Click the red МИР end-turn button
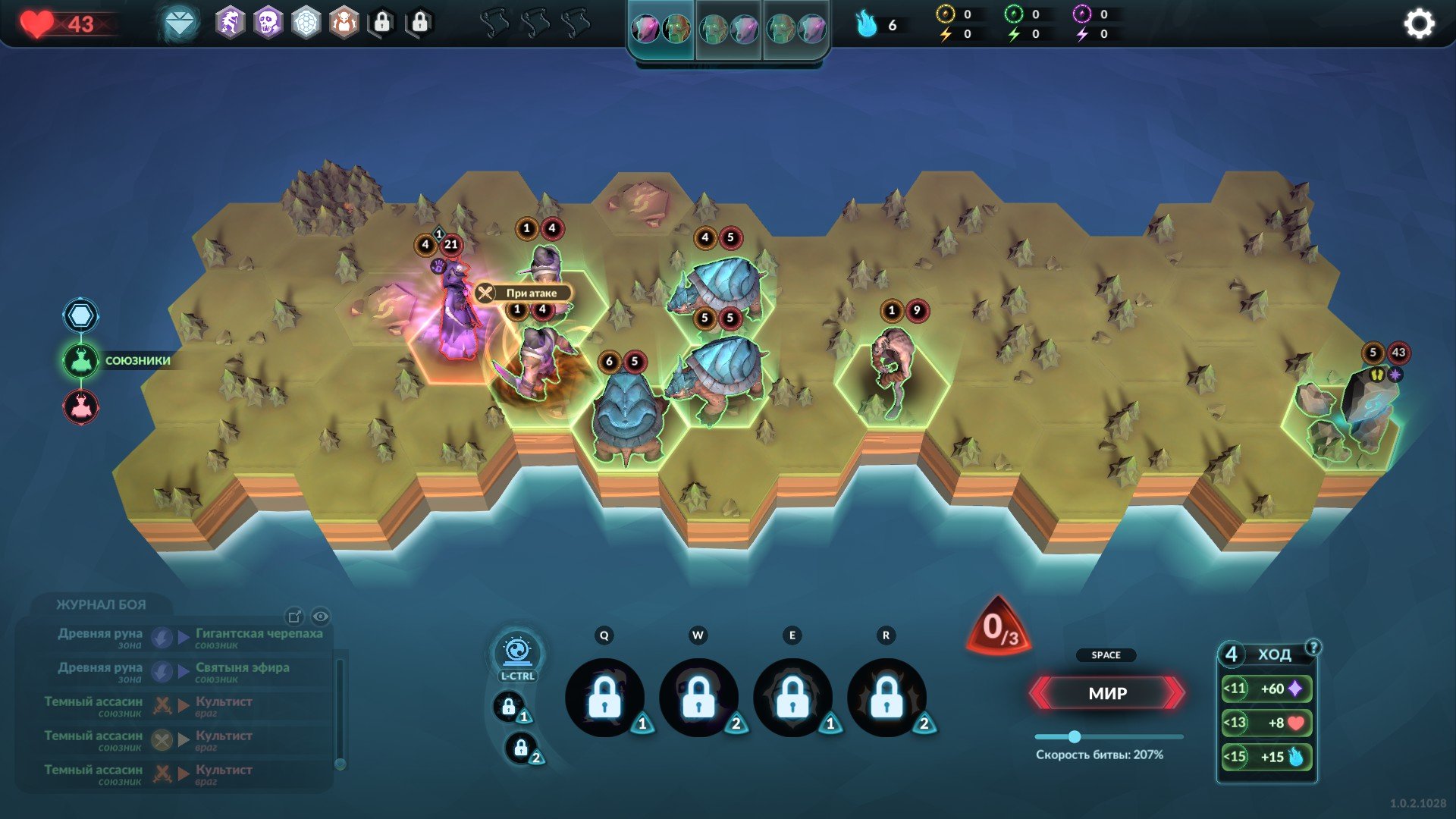 pos(1107,693)
